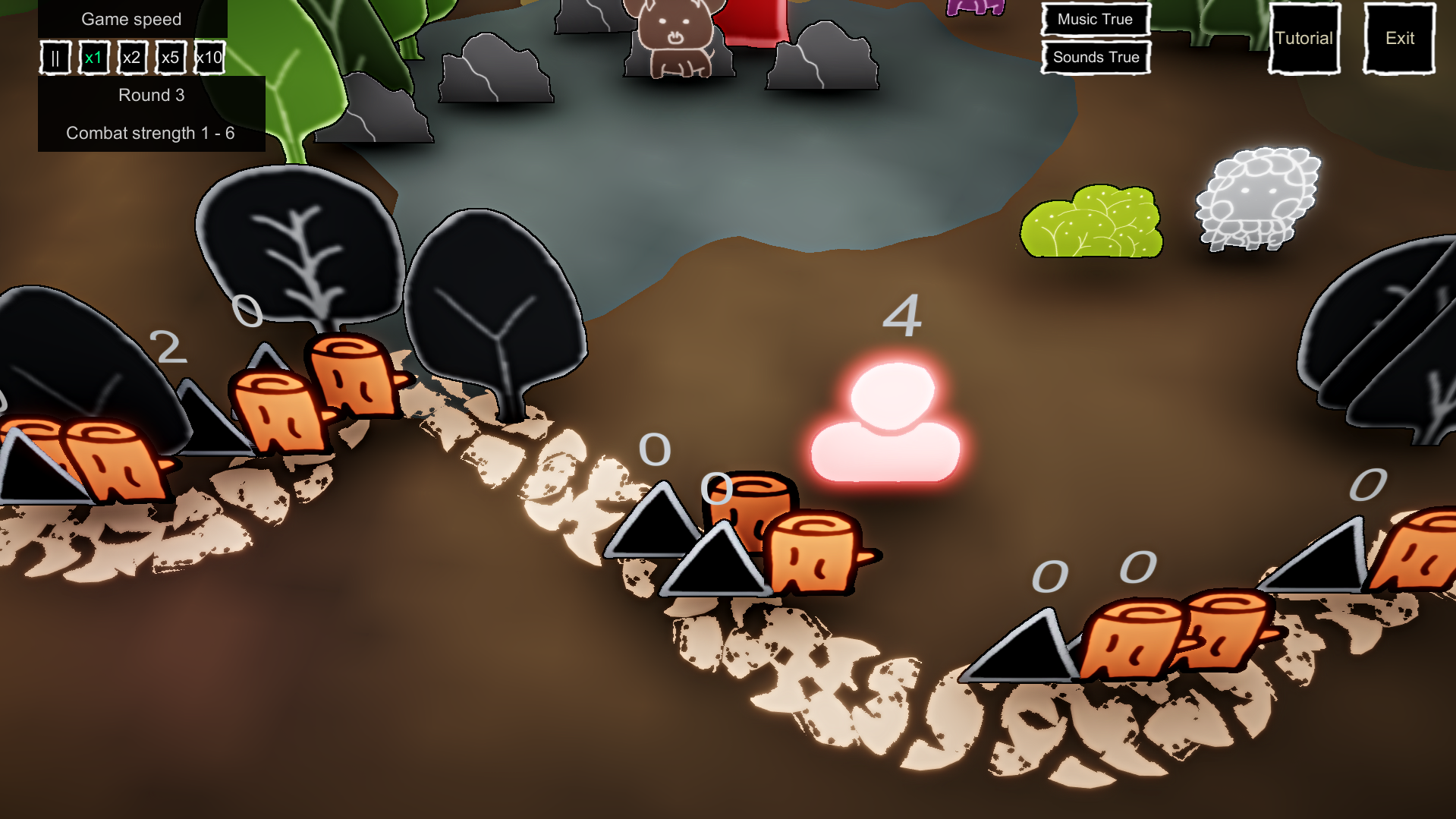Select x5 game speed
The height and width of the screenshot is (819, 1456).
coord(171,57)
